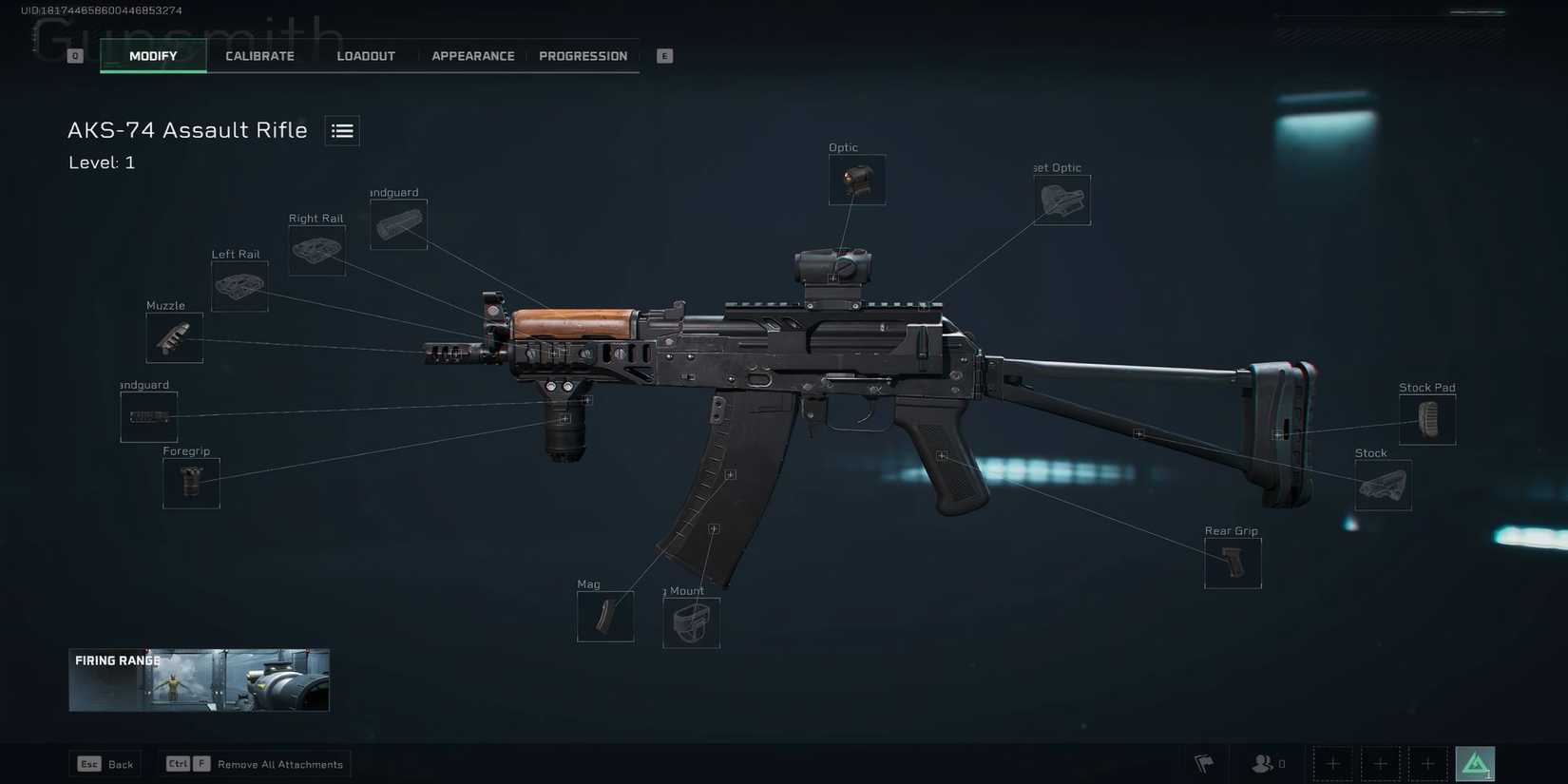Open the weapon parts list menu
The height and width of the screenshot is (784, 1568).
click(x=341, y=130)
